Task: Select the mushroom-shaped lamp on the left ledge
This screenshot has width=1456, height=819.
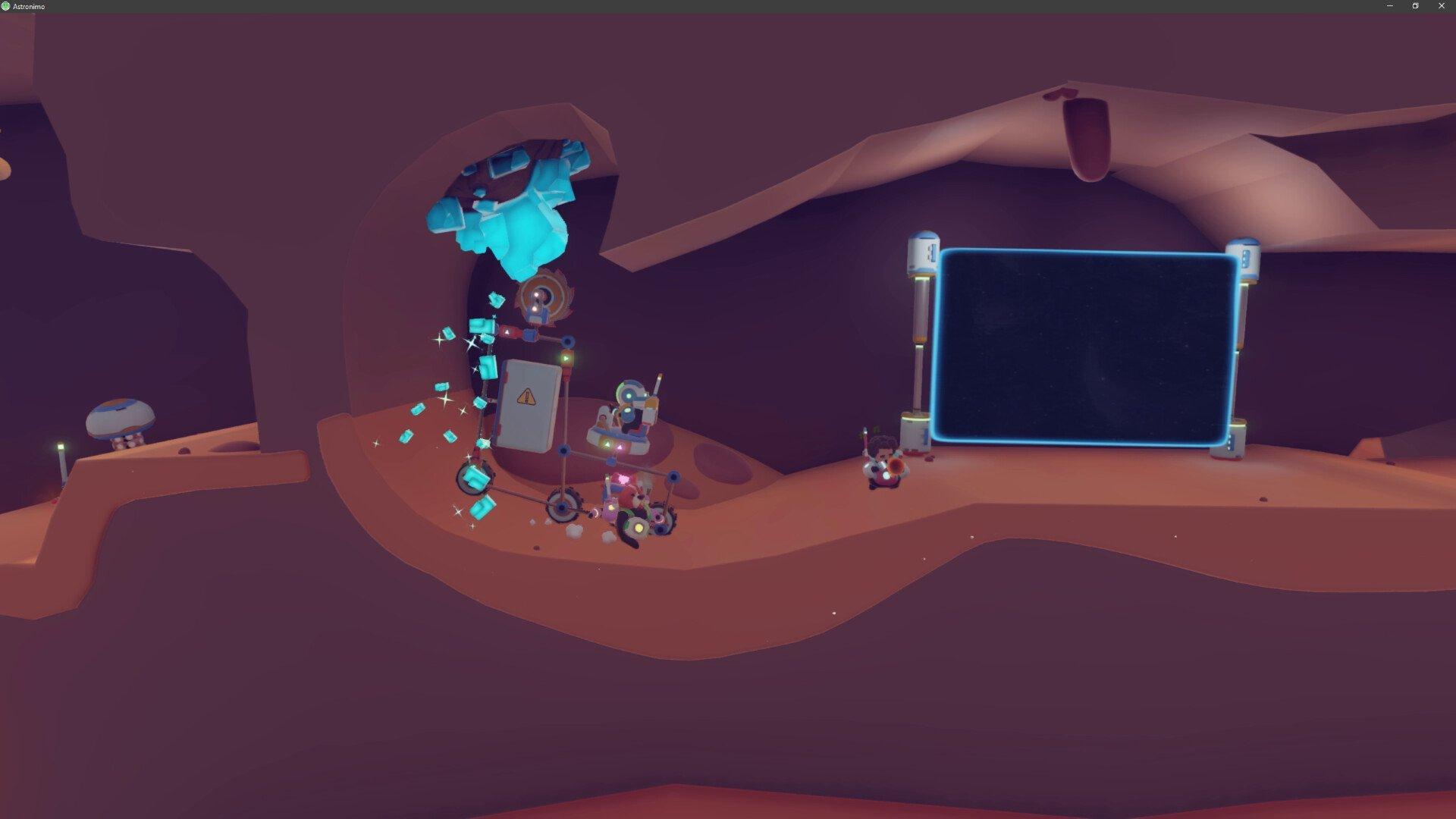Action: pyautogui.click(x=121, y=417)
